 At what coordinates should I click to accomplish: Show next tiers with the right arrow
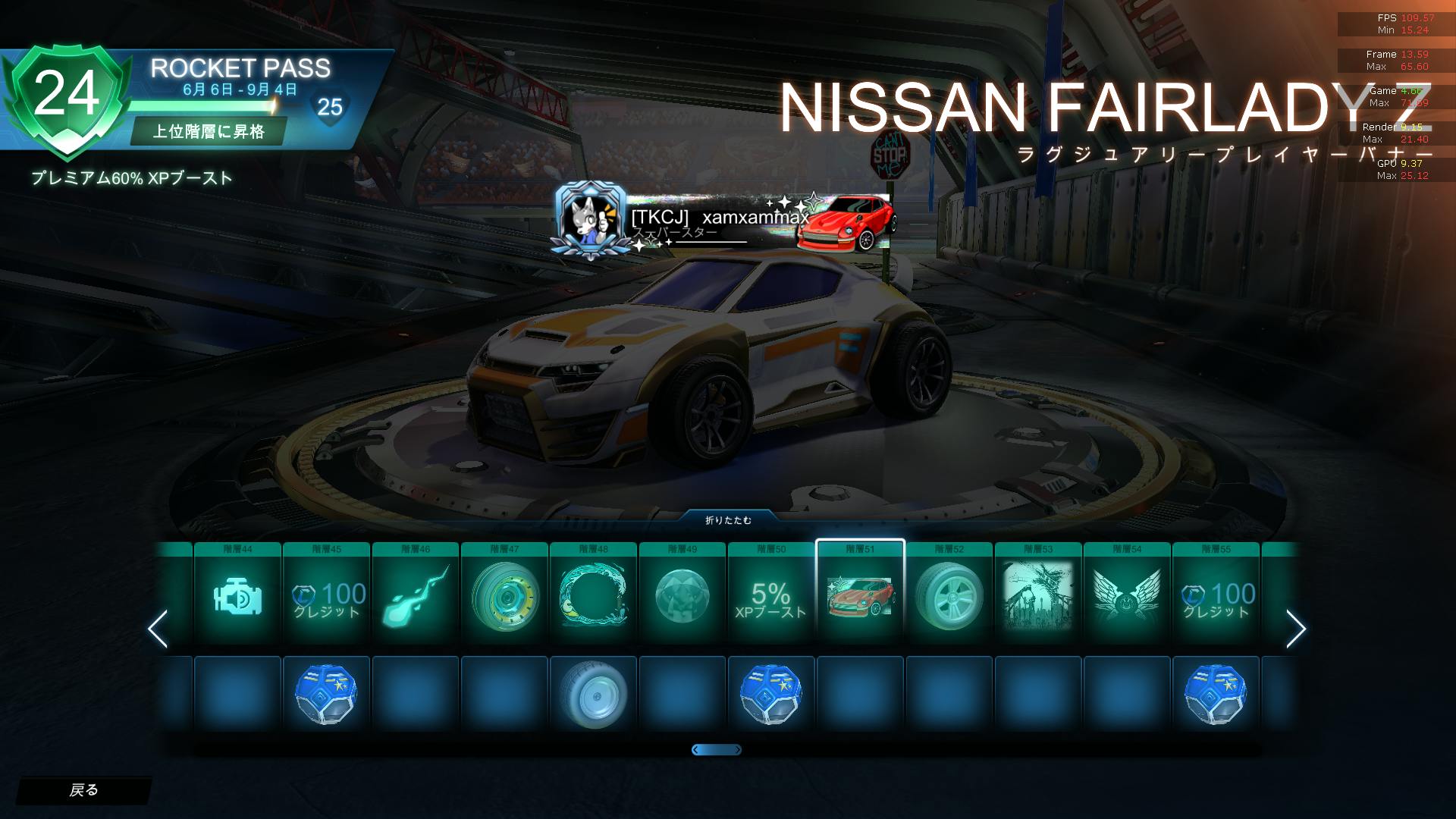pos(1295,629)
